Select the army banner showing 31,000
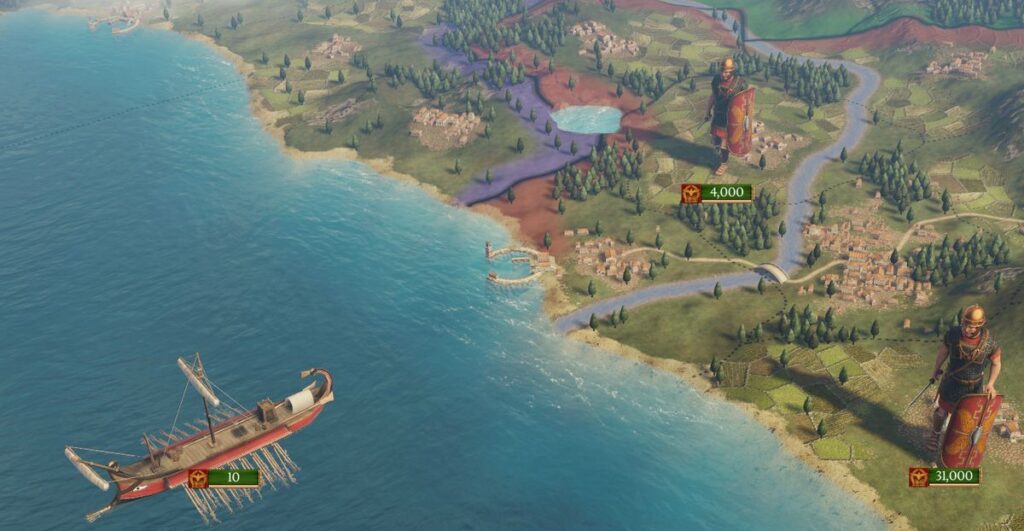This screenshot has width=1024, height=531. pyautogui.click(x=944, y=477)
